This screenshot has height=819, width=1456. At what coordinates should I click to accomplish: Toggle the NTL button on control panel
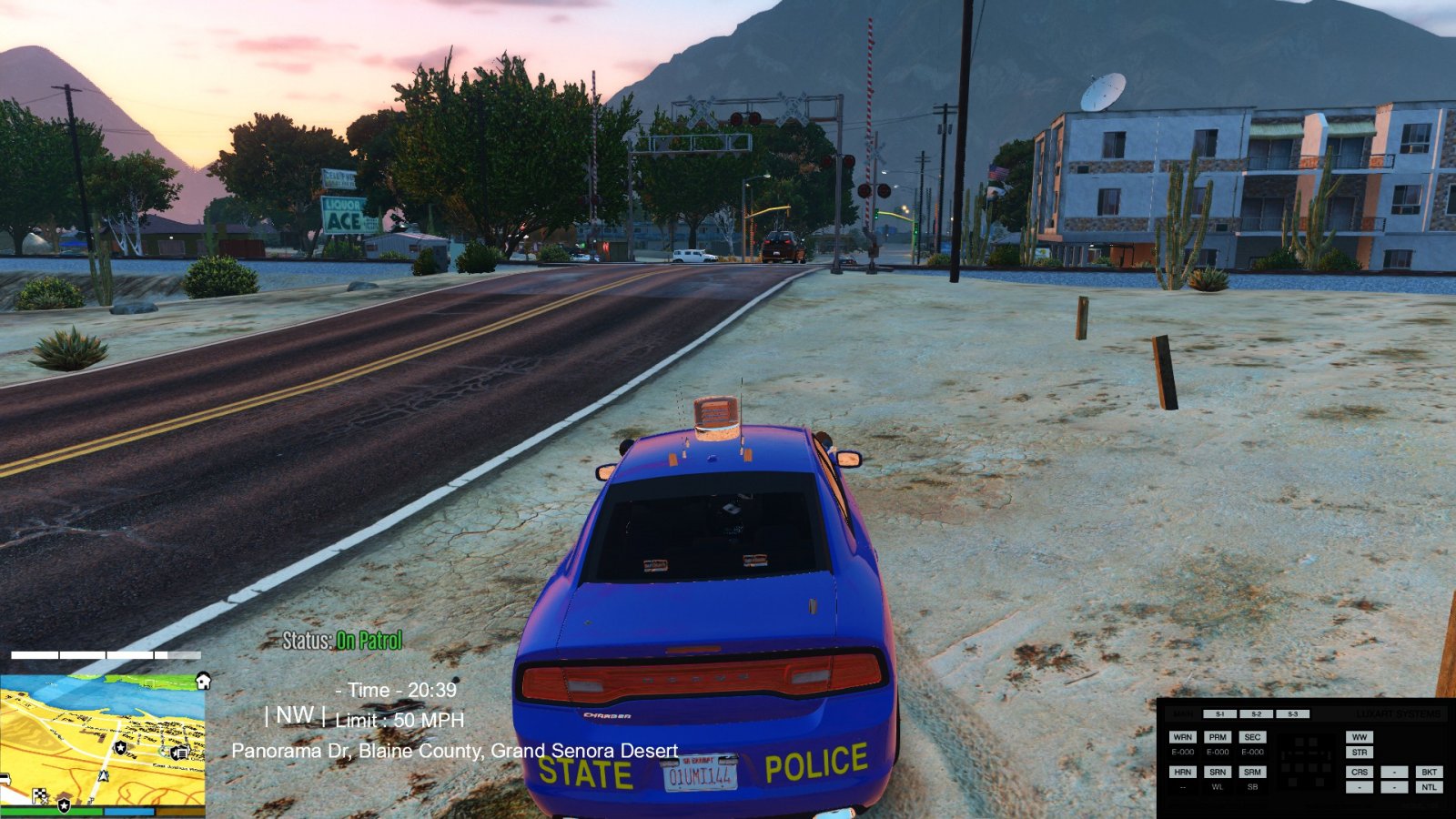[1429, 787]
